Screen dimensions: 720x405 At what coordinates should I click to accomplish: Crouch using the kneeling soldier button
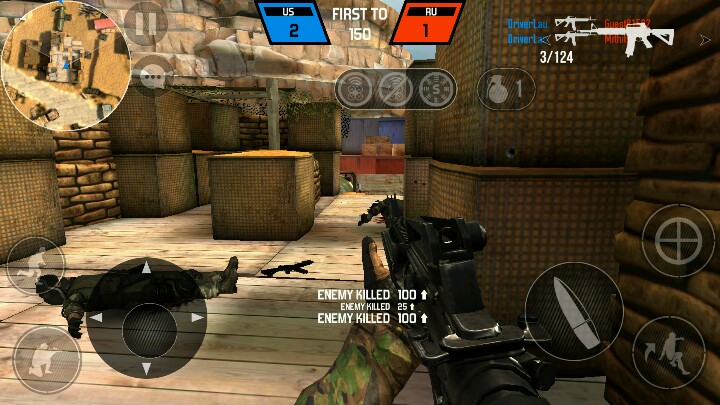[46, 359]
